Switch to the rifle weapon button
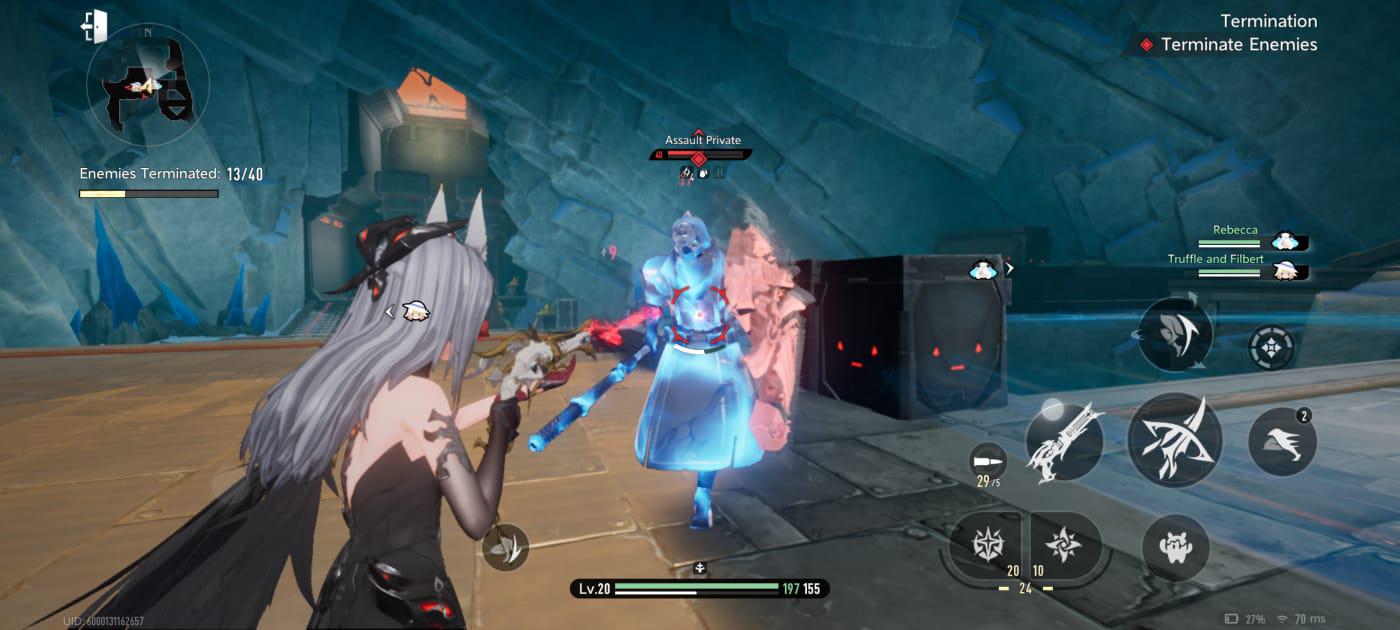The height and width of the screenshot is (630, 1400). 1064,442
